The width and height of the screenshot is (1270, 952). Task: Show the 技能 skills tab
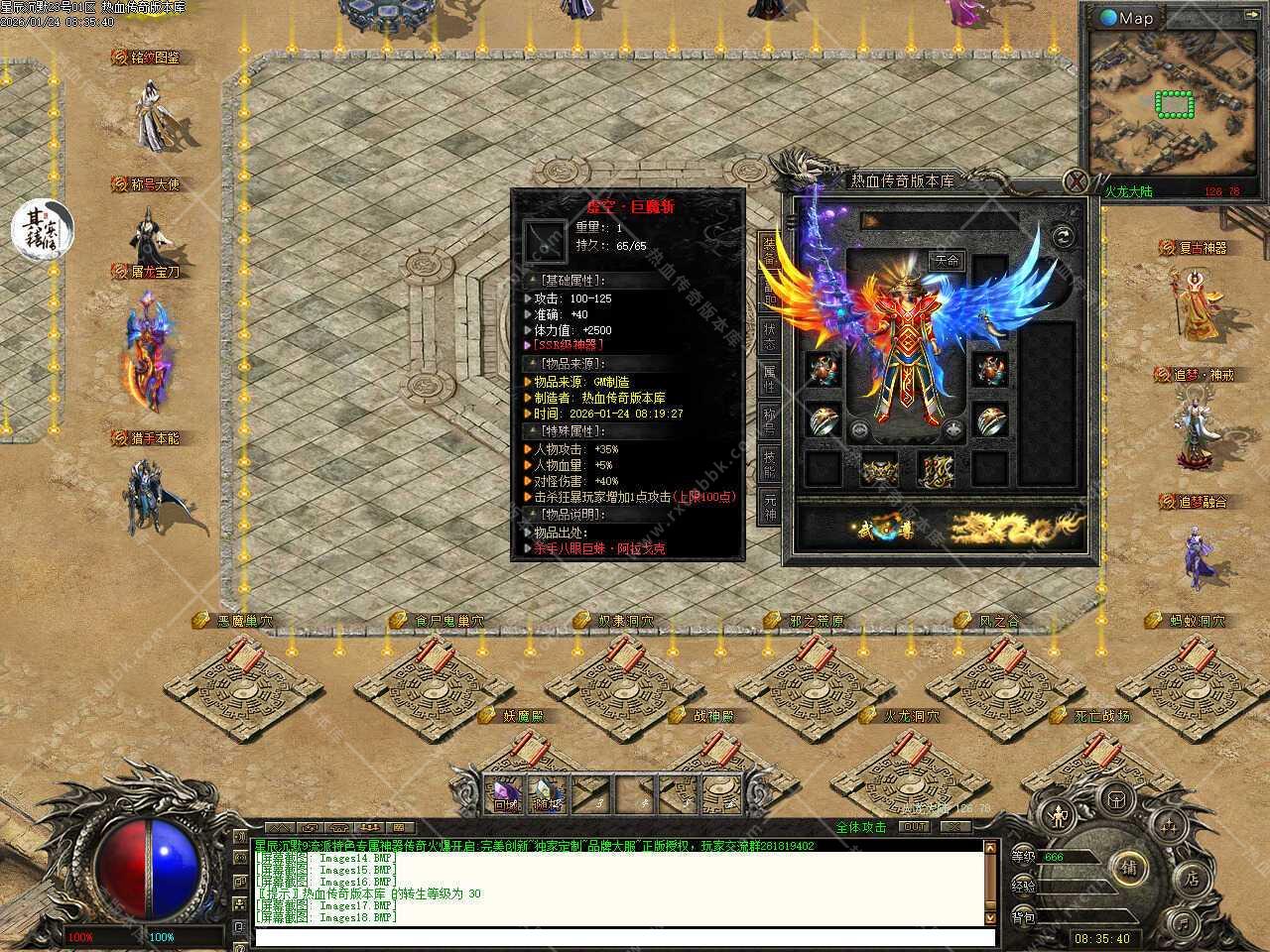click(x=769, y=462)
